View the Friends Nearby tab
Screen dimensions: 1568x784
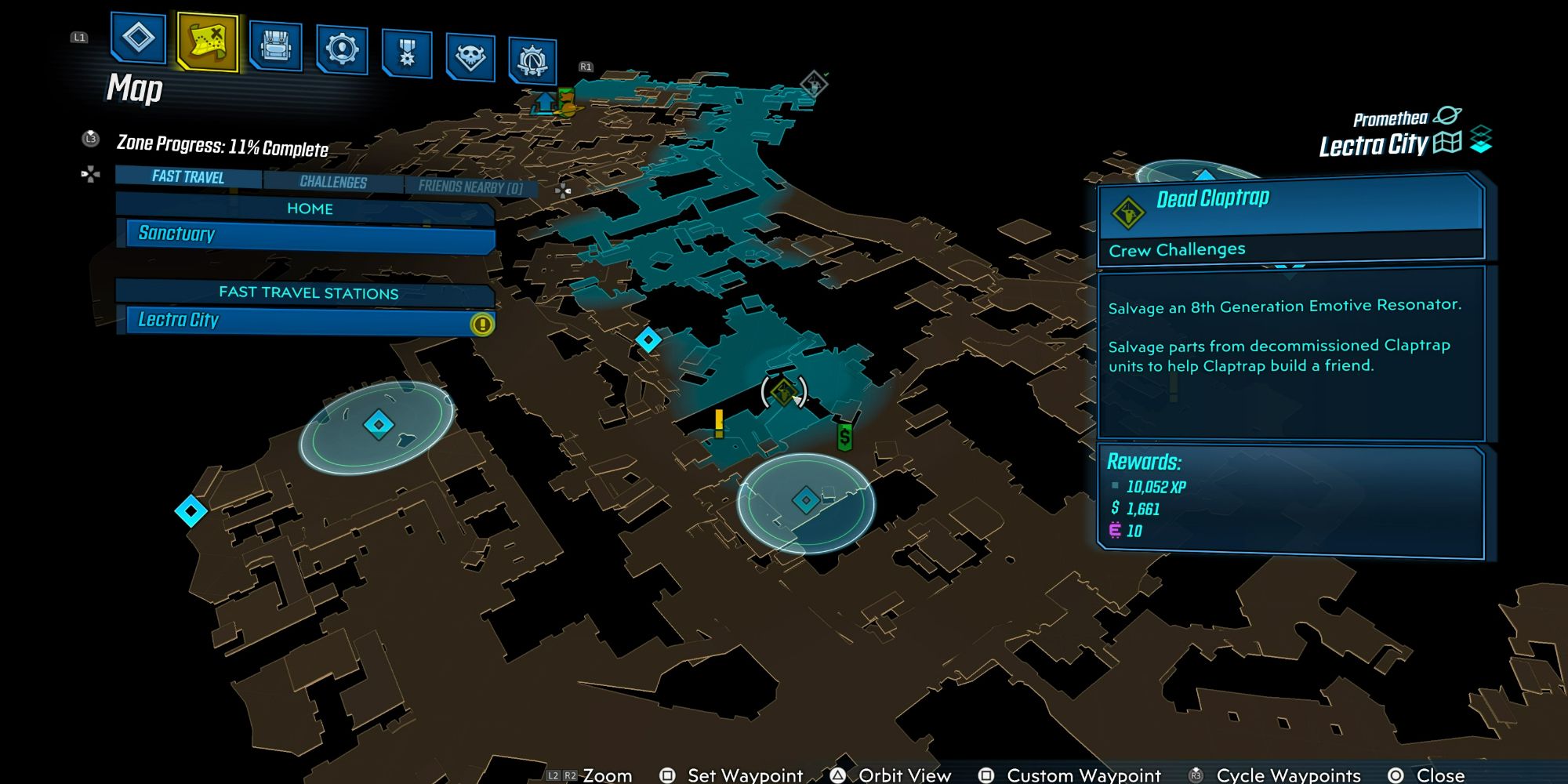pos(470,187)
